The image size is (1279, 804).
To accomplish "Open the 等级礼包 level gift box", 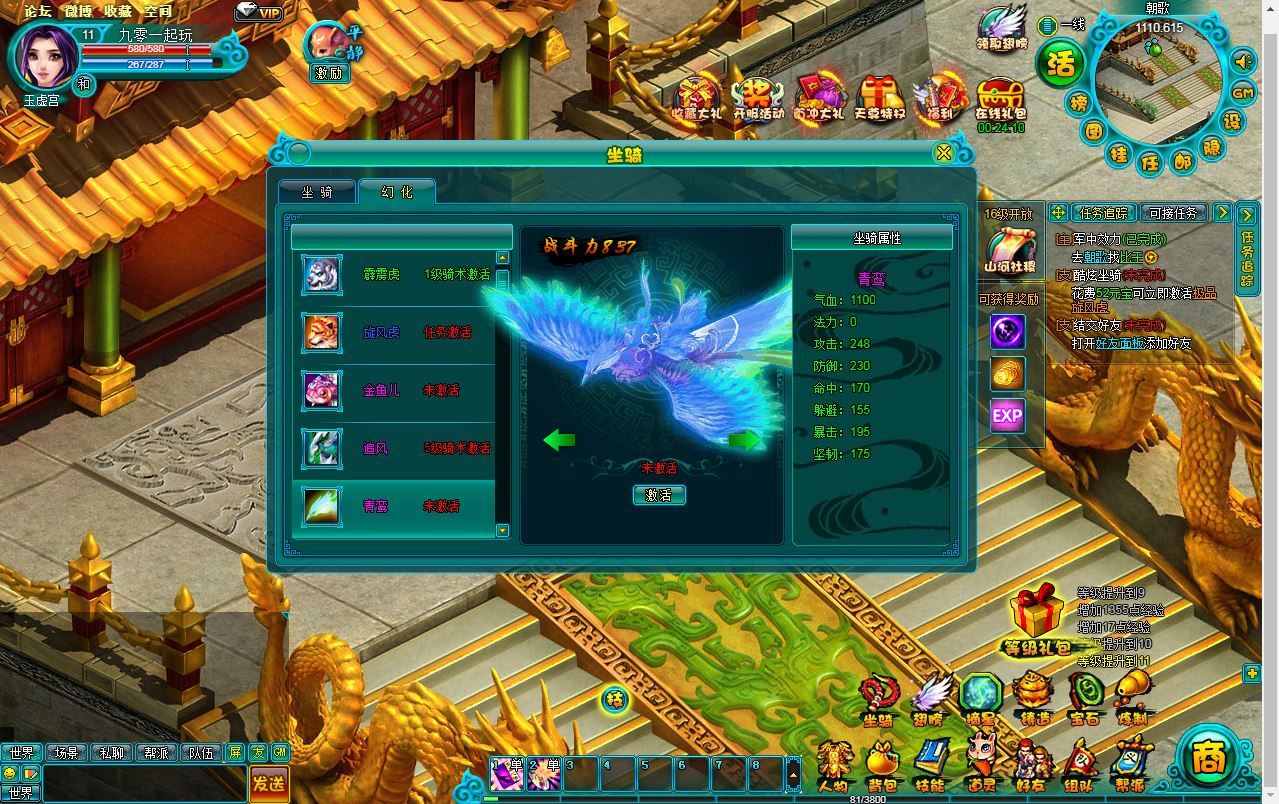I will click(x=1037, y=622).
